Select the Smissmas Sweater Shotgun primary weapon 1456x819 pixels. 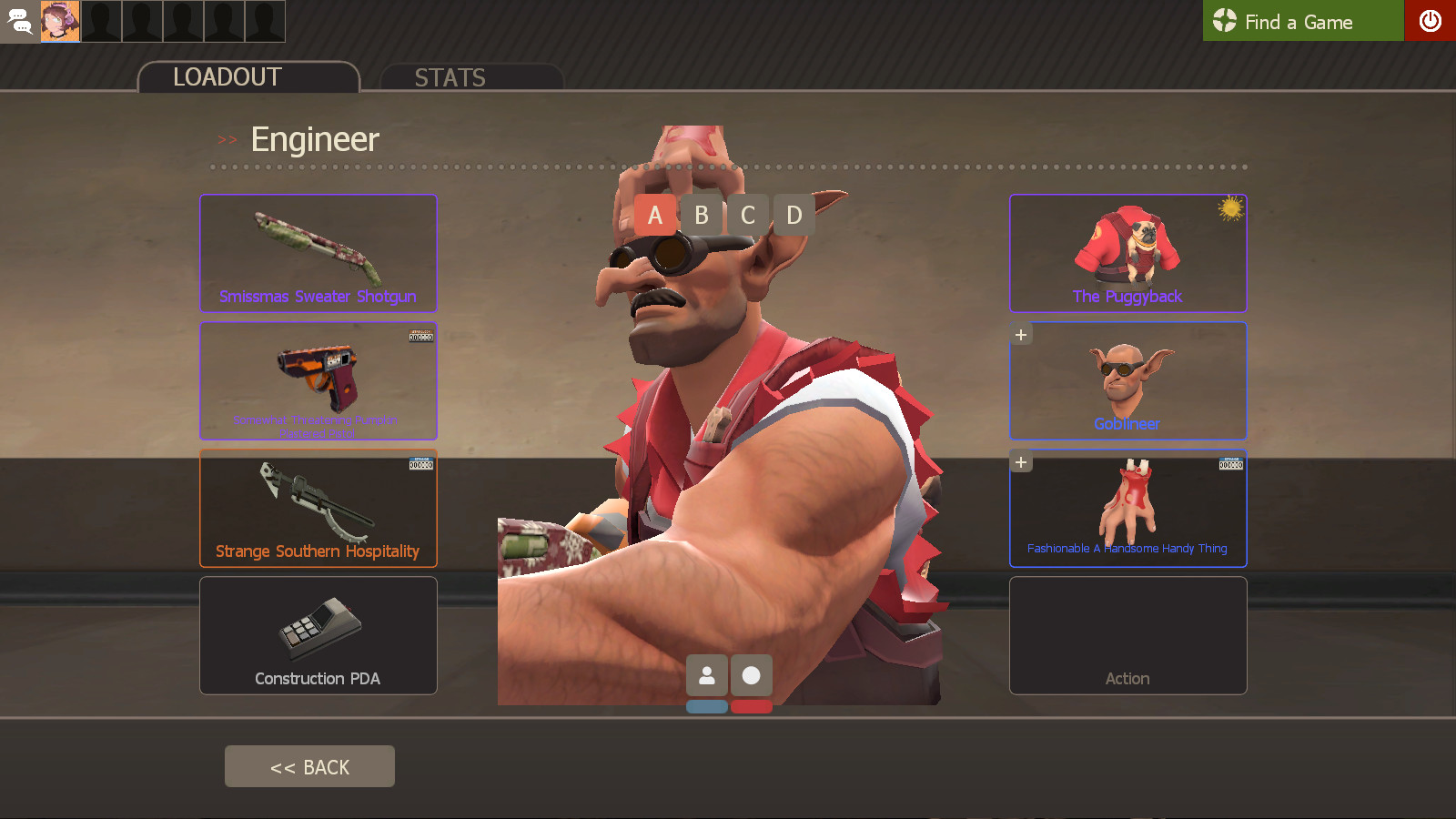tap(318, 253)
